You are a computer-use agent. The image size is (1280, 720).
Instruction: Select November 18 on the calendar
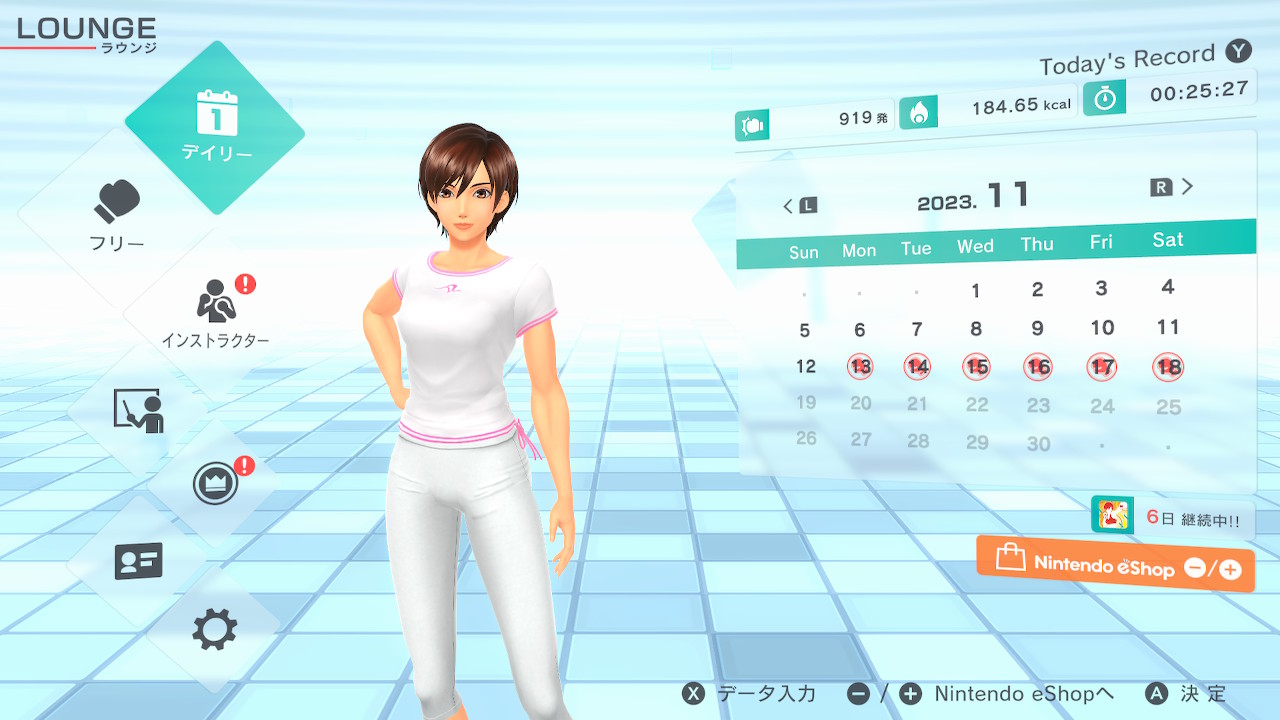(x=1168, y=367)
